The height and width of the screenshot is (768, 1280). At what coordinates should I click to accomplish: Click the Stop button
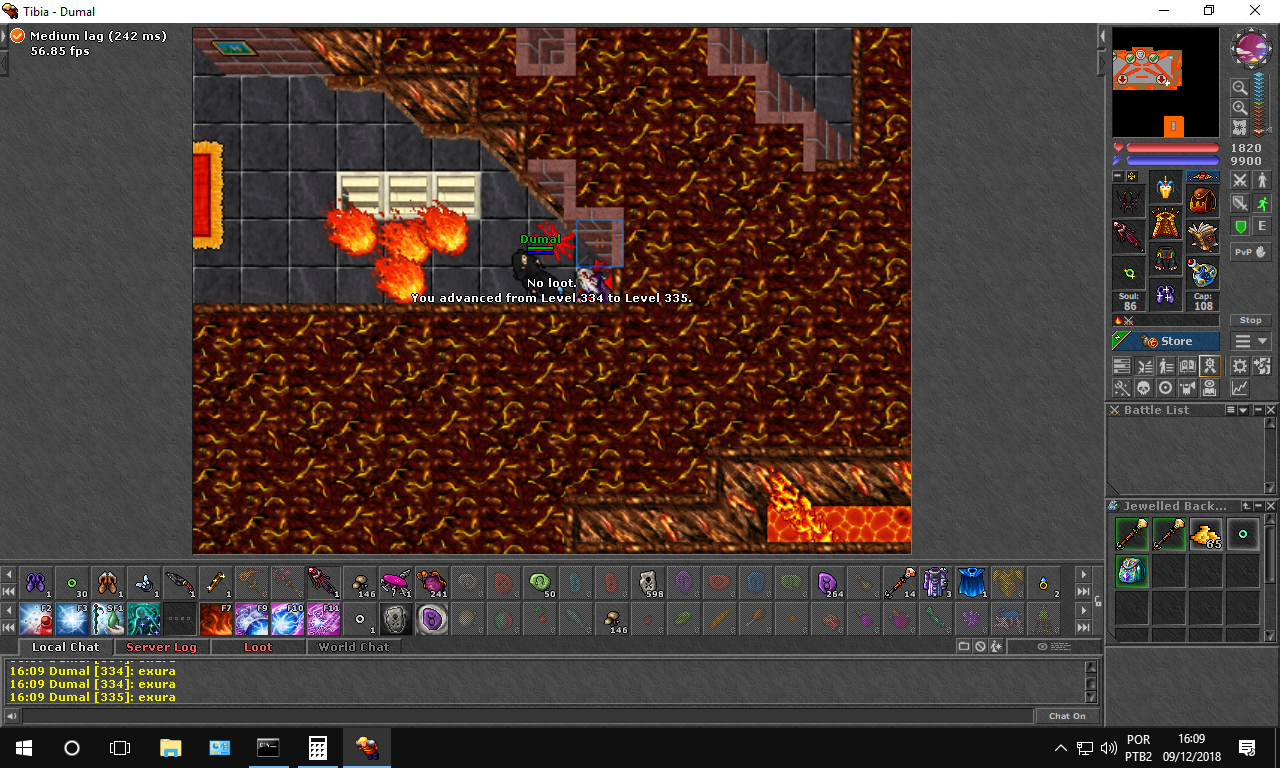click(1251, 320)
